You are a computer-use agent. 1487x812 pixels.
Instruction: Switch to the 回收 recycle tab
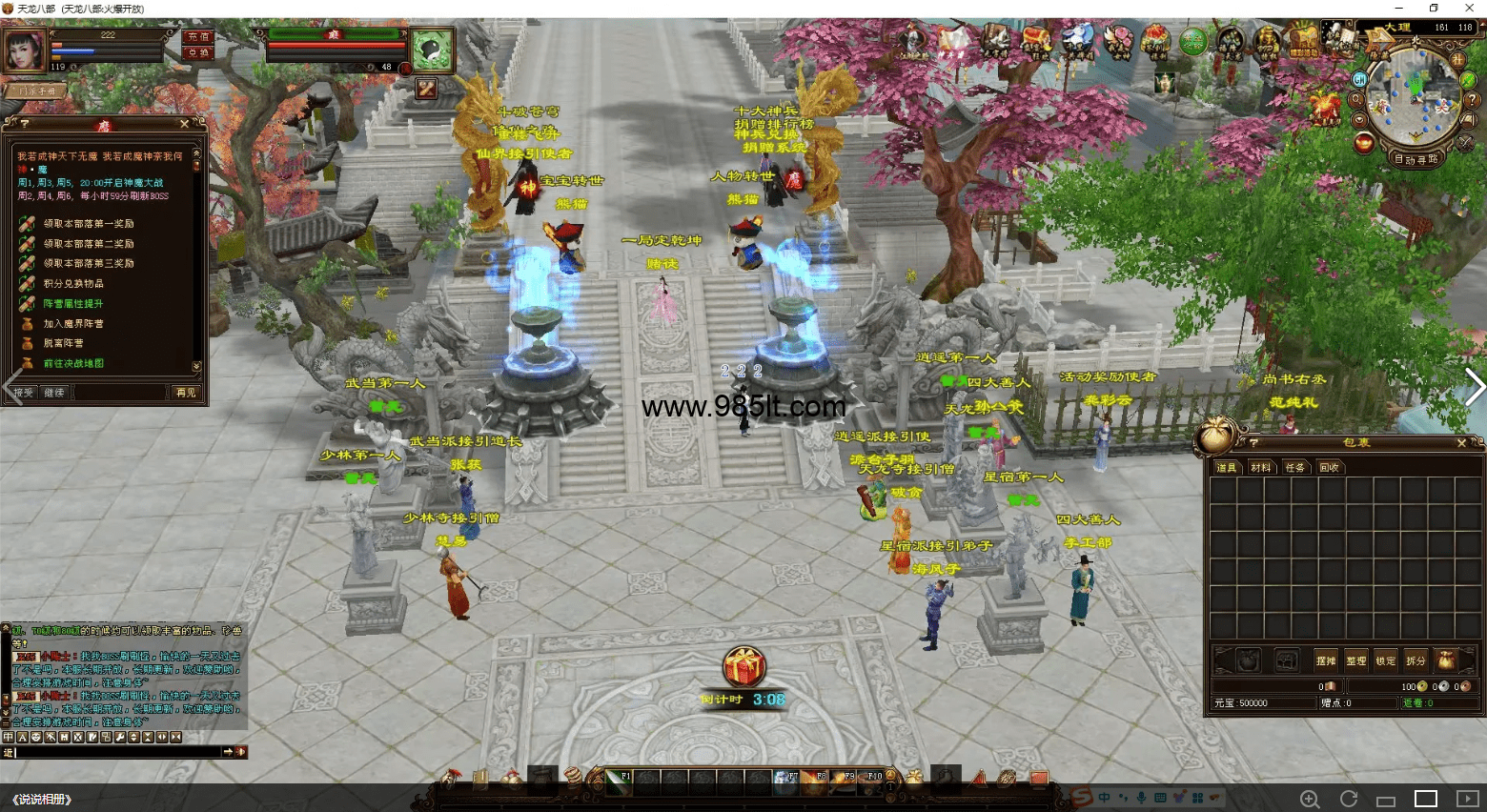pos(1329,468)
